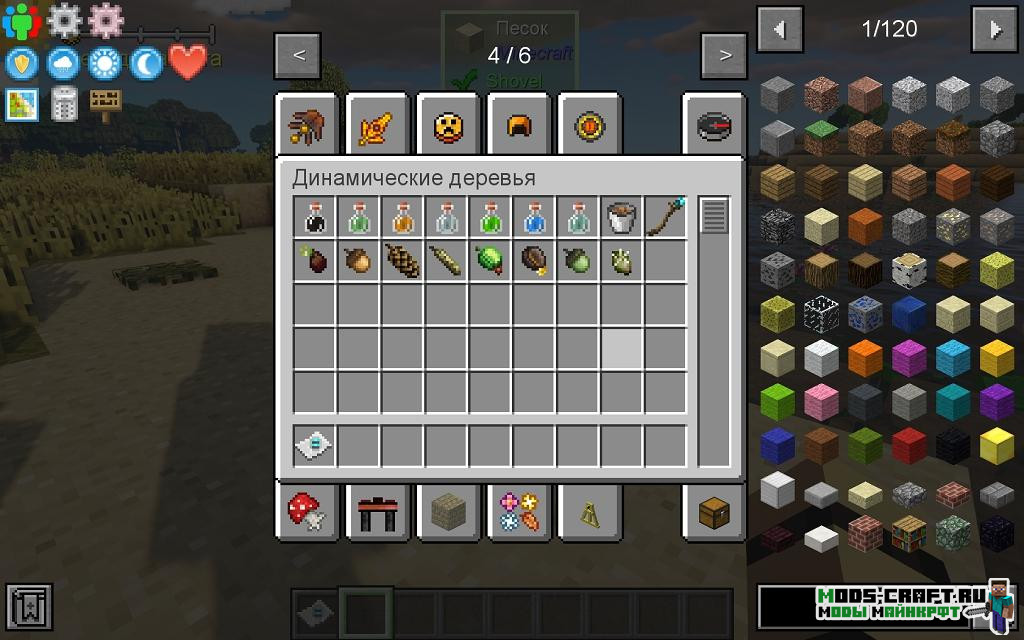Select the blue potion bottle
Image resolution: width=1024 pixels, height=640 pixels.
point(534,217)
